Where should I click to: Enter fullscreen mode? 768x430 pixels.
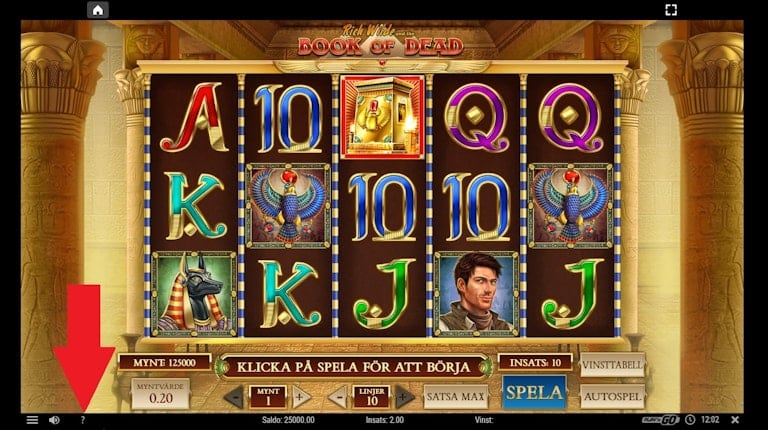click(671, 10)
